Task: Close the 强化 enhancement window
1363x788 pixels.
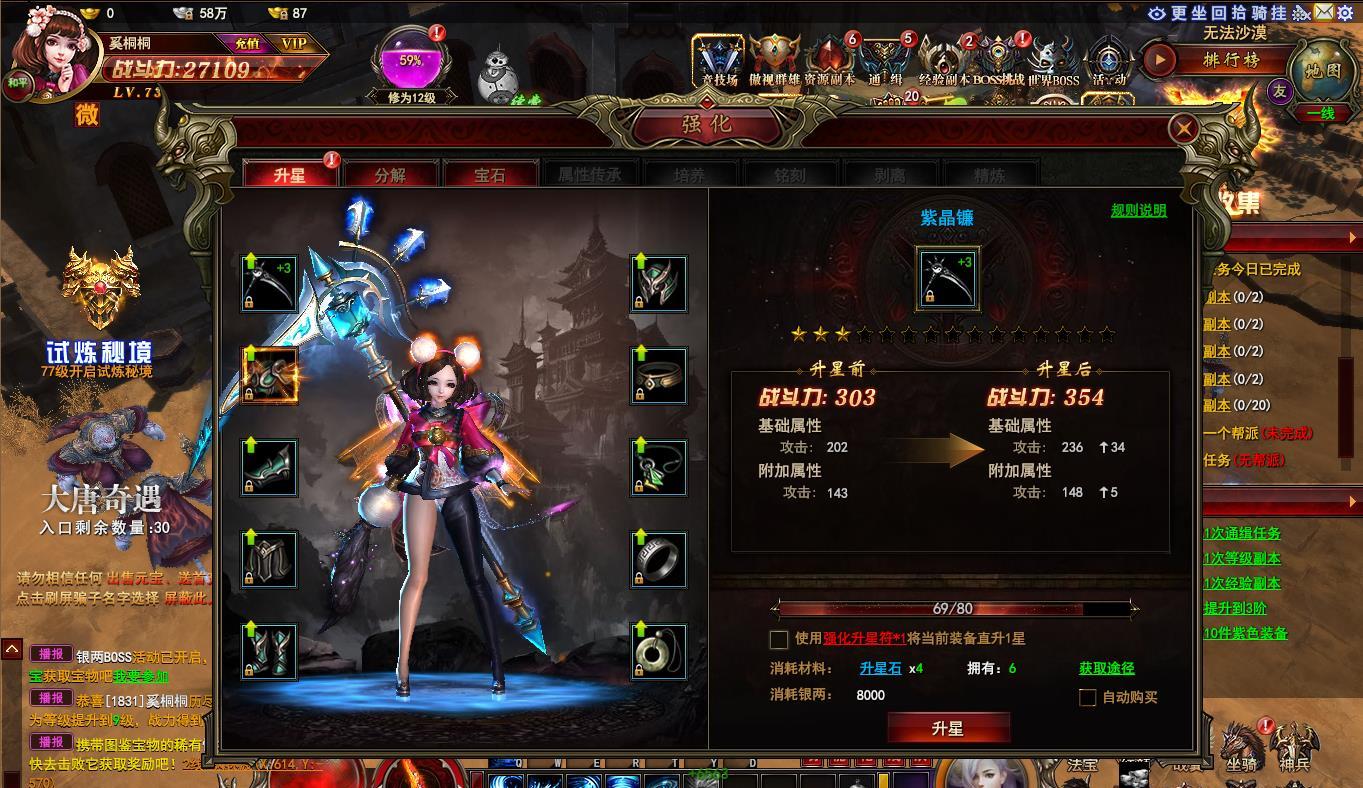Action: pyautogui.click(x=1183, y=128)
